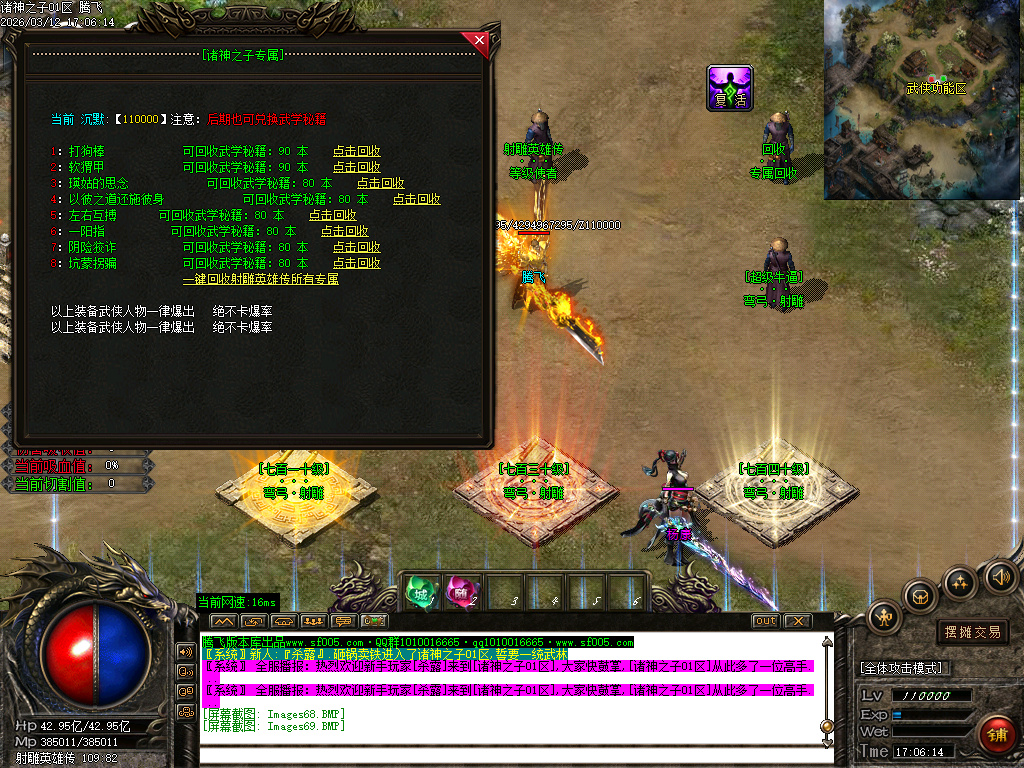Recycle 瑛姑的思念 with its 点击回收 link
Viewport: 1024px width, 768px height.
click(x=381, y=183)
